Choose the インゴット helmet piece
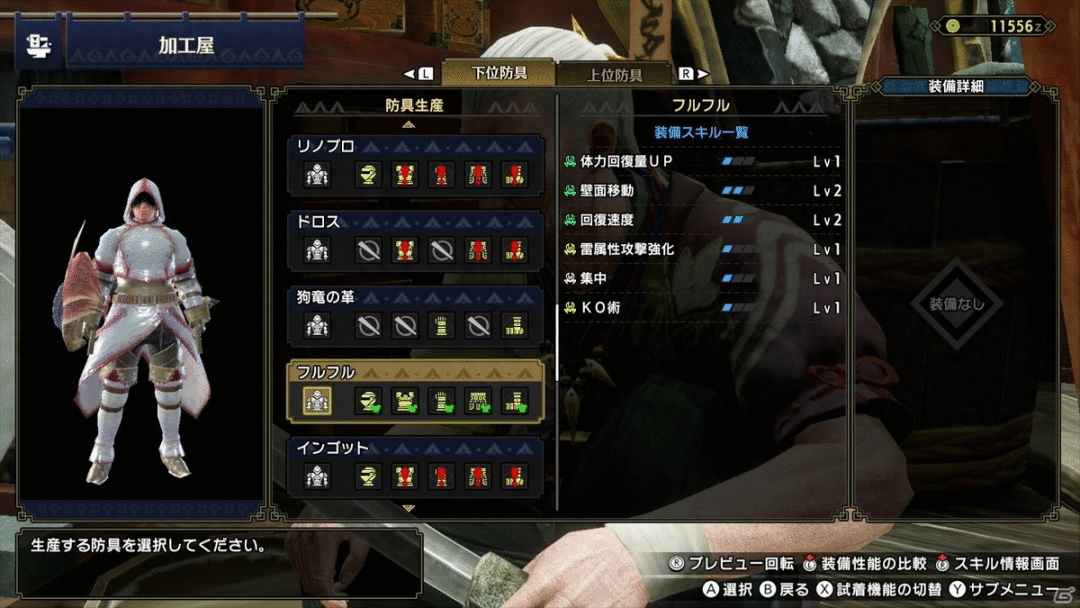 pyautogui.click(x=369, y=477)
